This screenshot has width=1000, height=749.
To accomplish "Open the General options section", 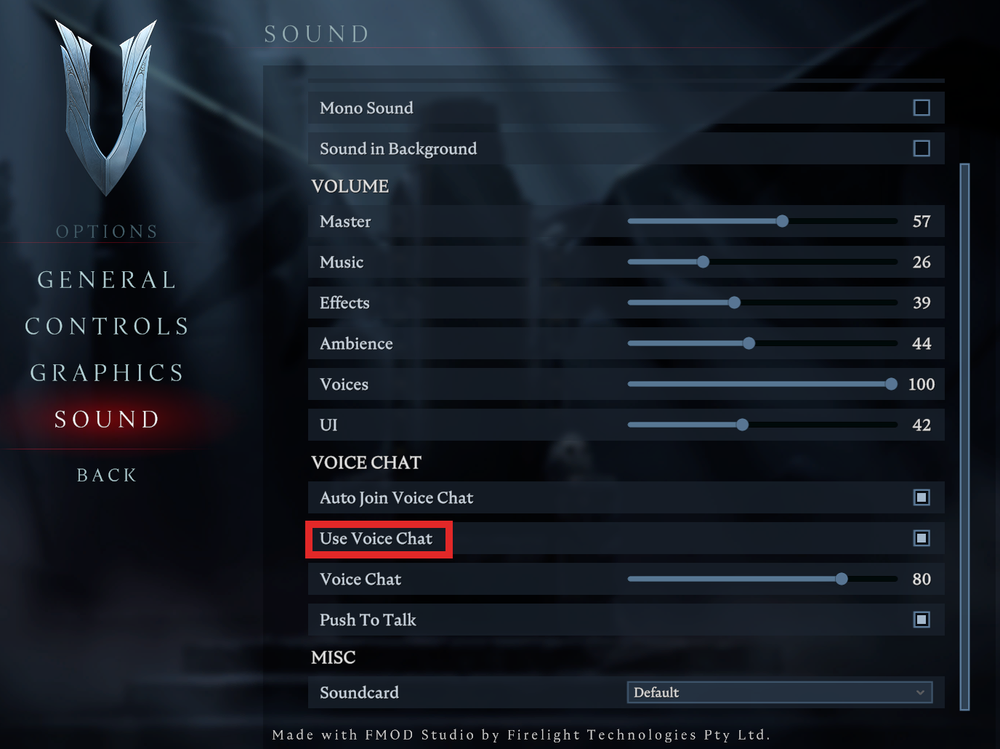I will pyautogui.click(x=107, y=280).
